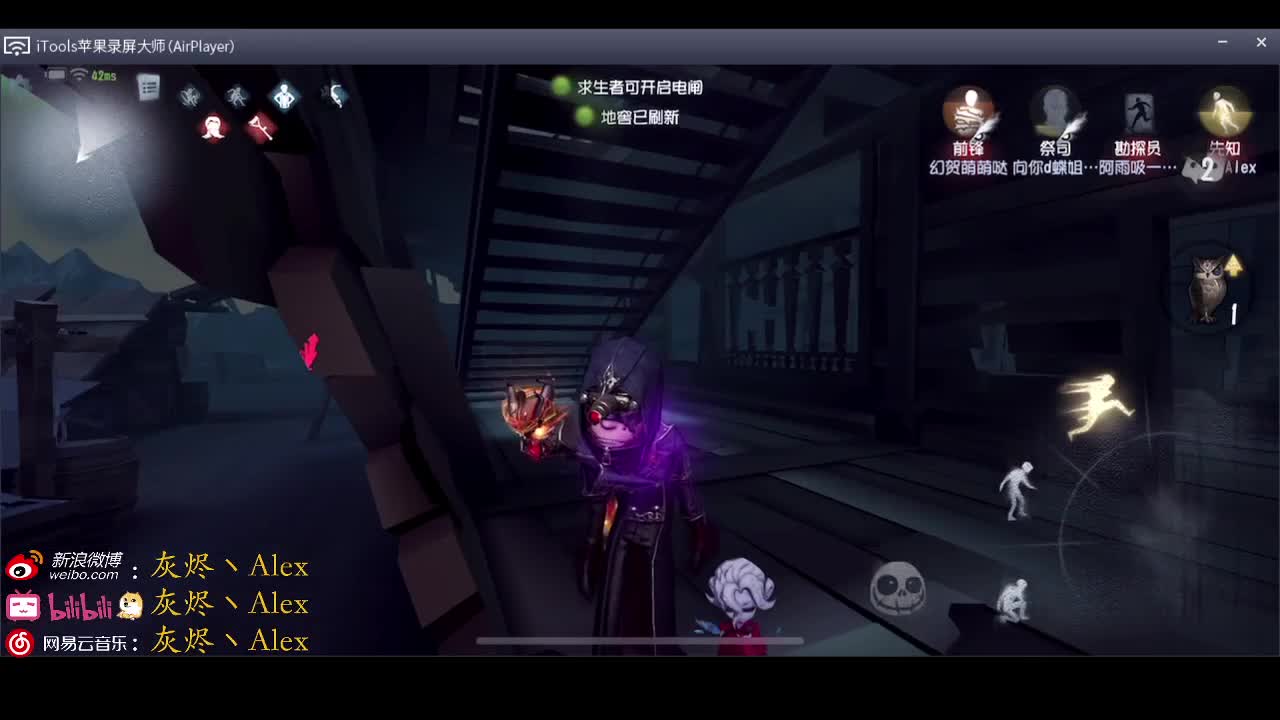Viewport: 1280px width, 720px height.
Task: Click the red rocket chair status icon
Action: (262, 128)
